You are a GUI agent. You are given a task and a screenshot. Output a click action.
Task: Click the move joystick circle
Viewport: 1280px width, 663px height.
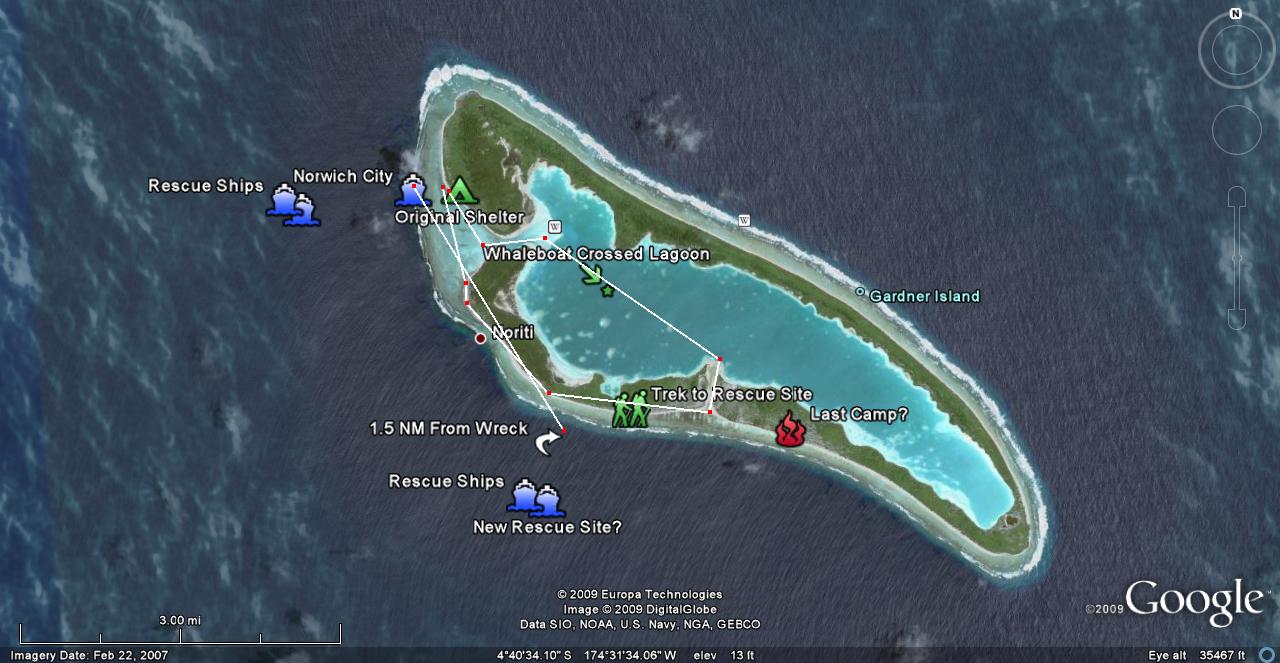pos(1236,129)
